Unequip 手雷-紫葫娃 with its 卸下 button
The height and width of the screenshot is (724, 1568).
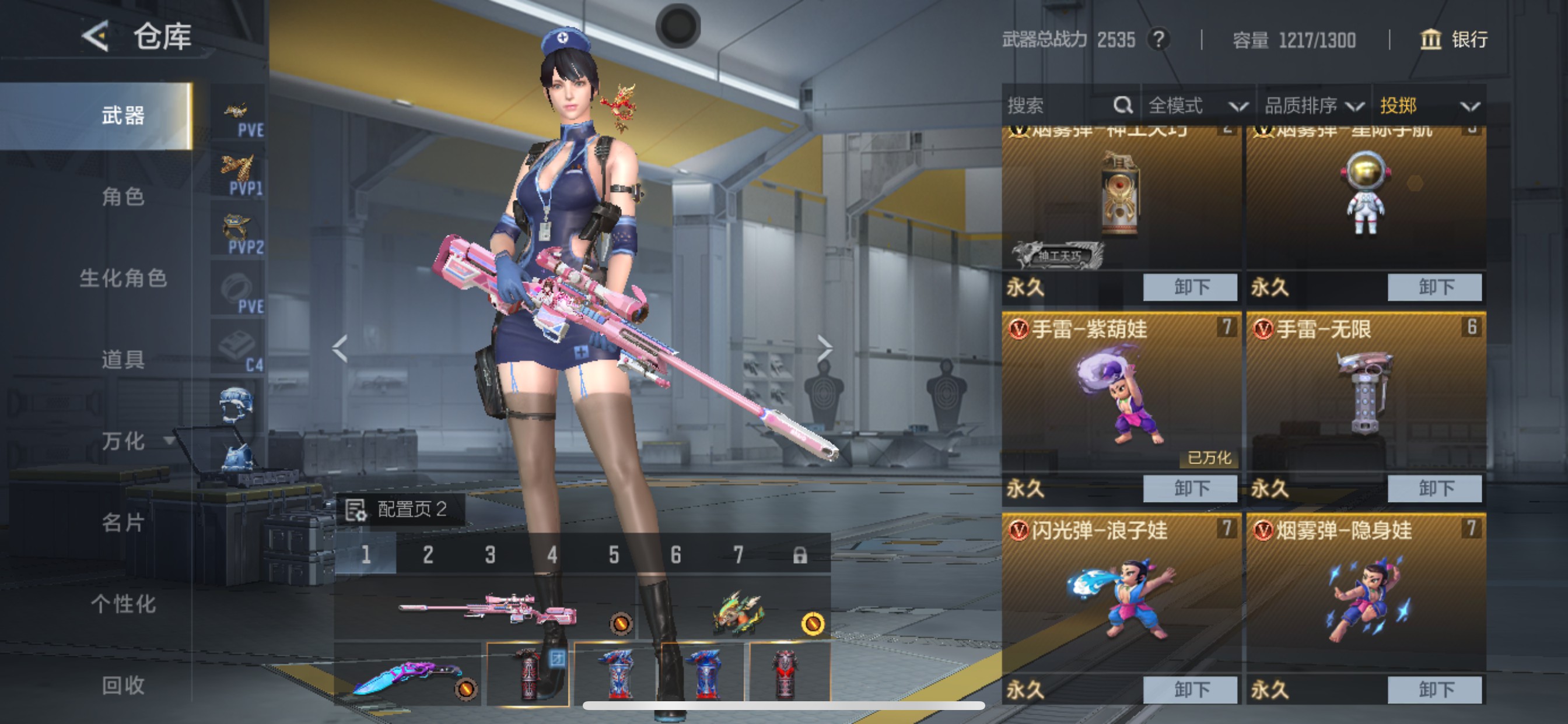coord(1190,488)
